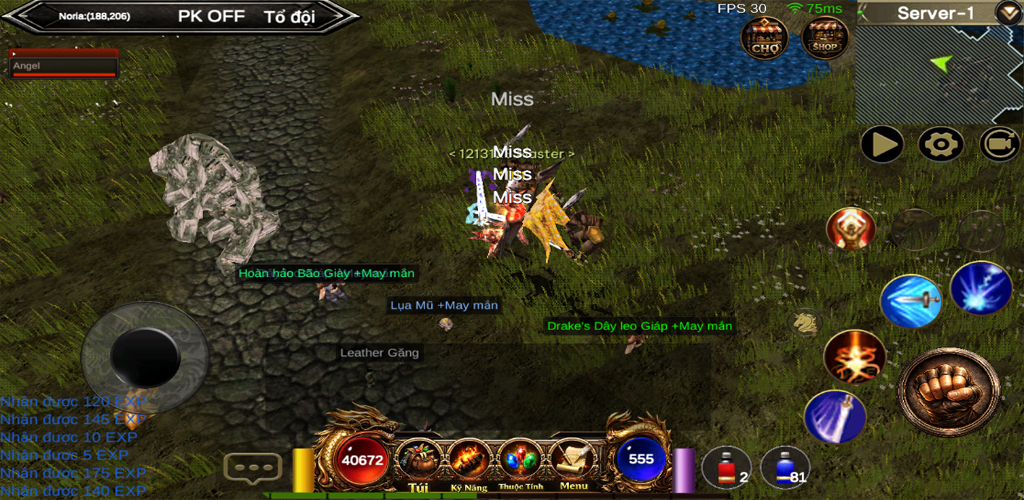This screenshot has height=500, width=1024.
Task: Open the Shop store
Action: pyautogui.click(x=826, y=38)
